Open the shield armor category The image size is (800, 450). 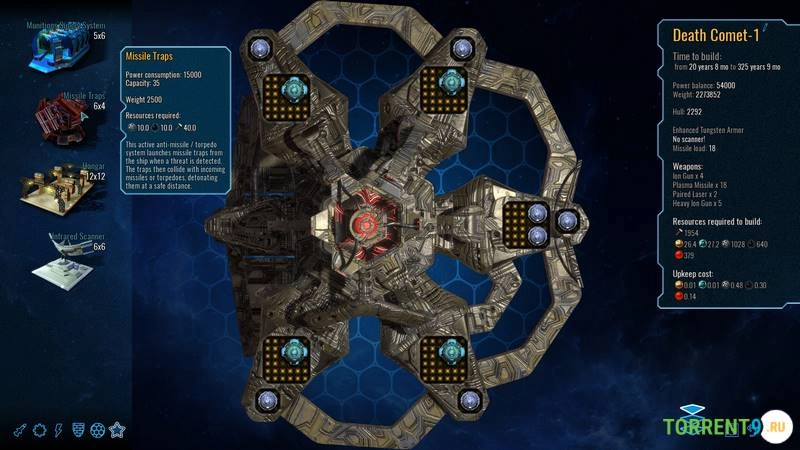(x=78, y=430)
